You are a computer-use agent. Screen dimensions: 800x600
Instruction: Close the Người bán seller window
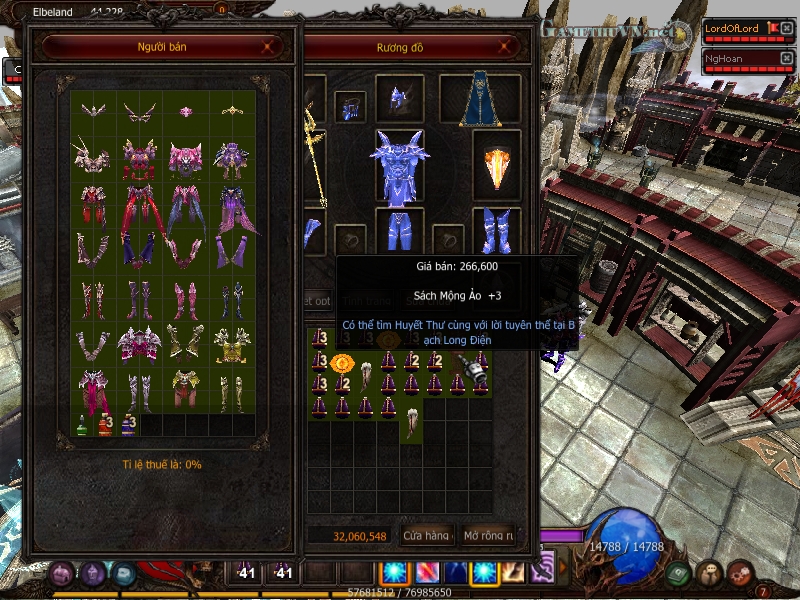click(x=267, y=46)
